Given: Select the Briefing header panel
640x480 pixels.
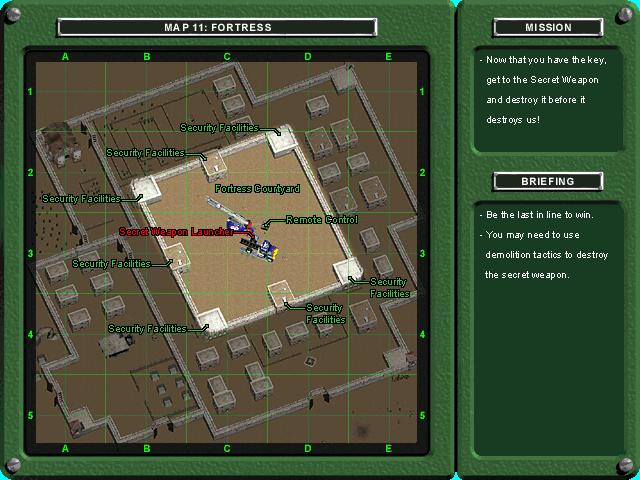Looking at the screenshot, I should click(x=548, y=181).
